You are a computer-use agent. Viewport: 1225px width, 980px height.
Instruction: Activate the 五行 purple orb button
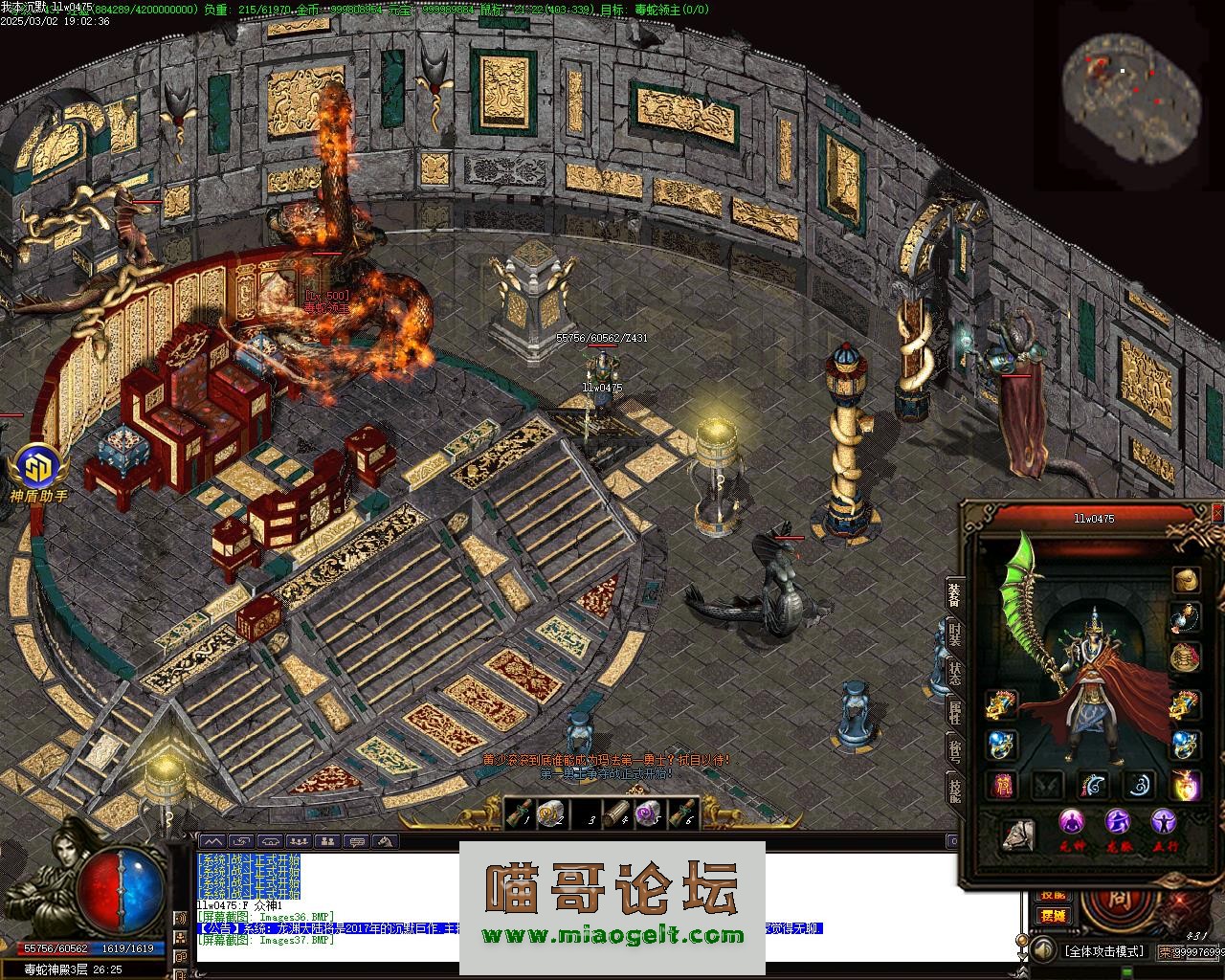pos(1164,821)
